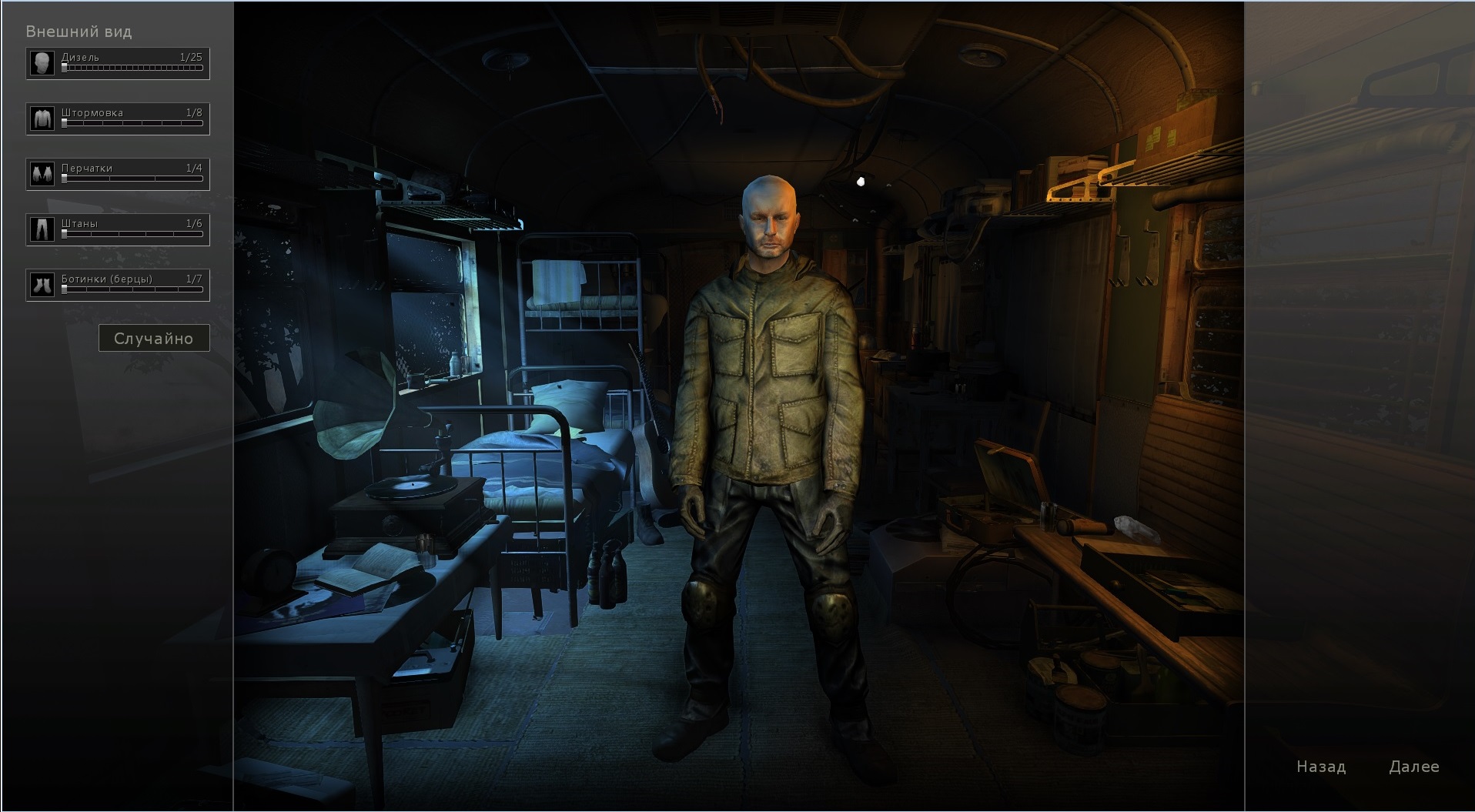Adjust the Ботинки (берцы) boots slider
Viewport: 1475px width, 812px height.
[x=132, y=290]
